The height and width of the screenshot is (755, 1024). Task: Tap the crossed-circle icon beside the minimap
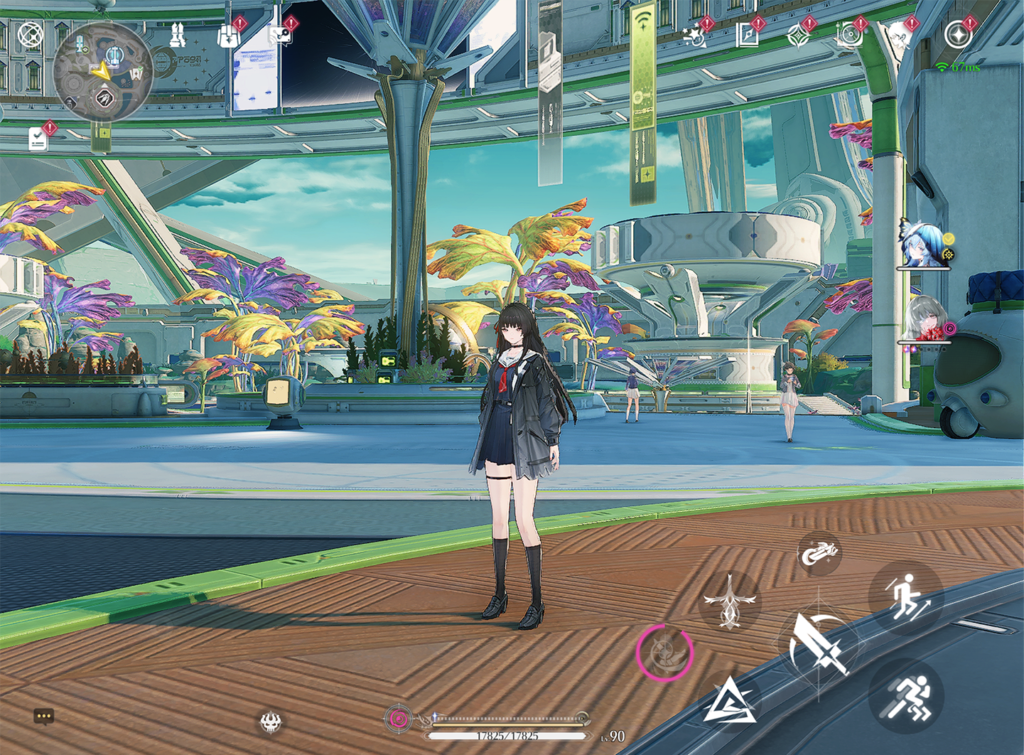pos(30,36)
